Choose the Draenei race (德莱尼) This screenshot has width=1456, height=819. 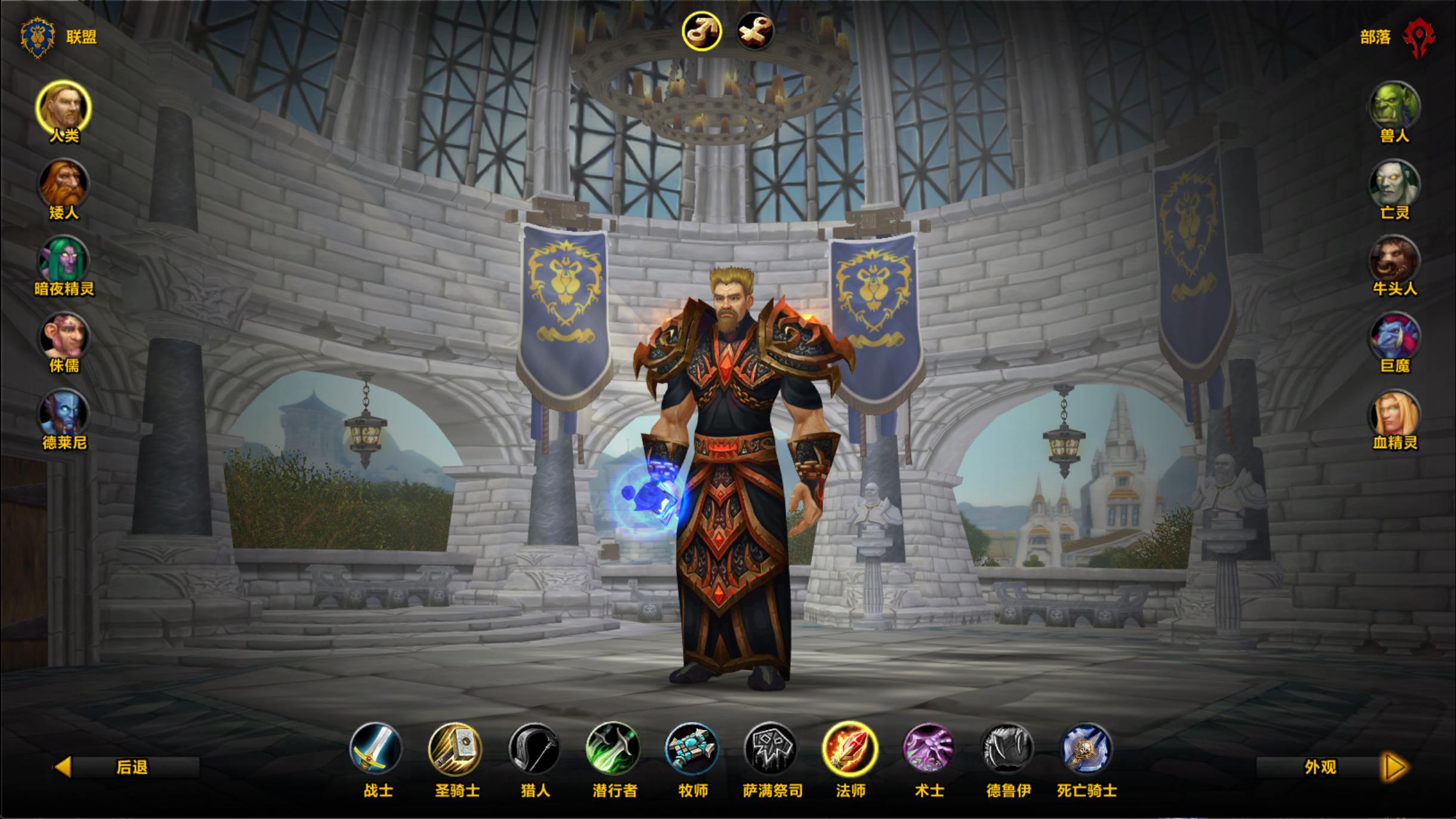(x=63, y=414)
